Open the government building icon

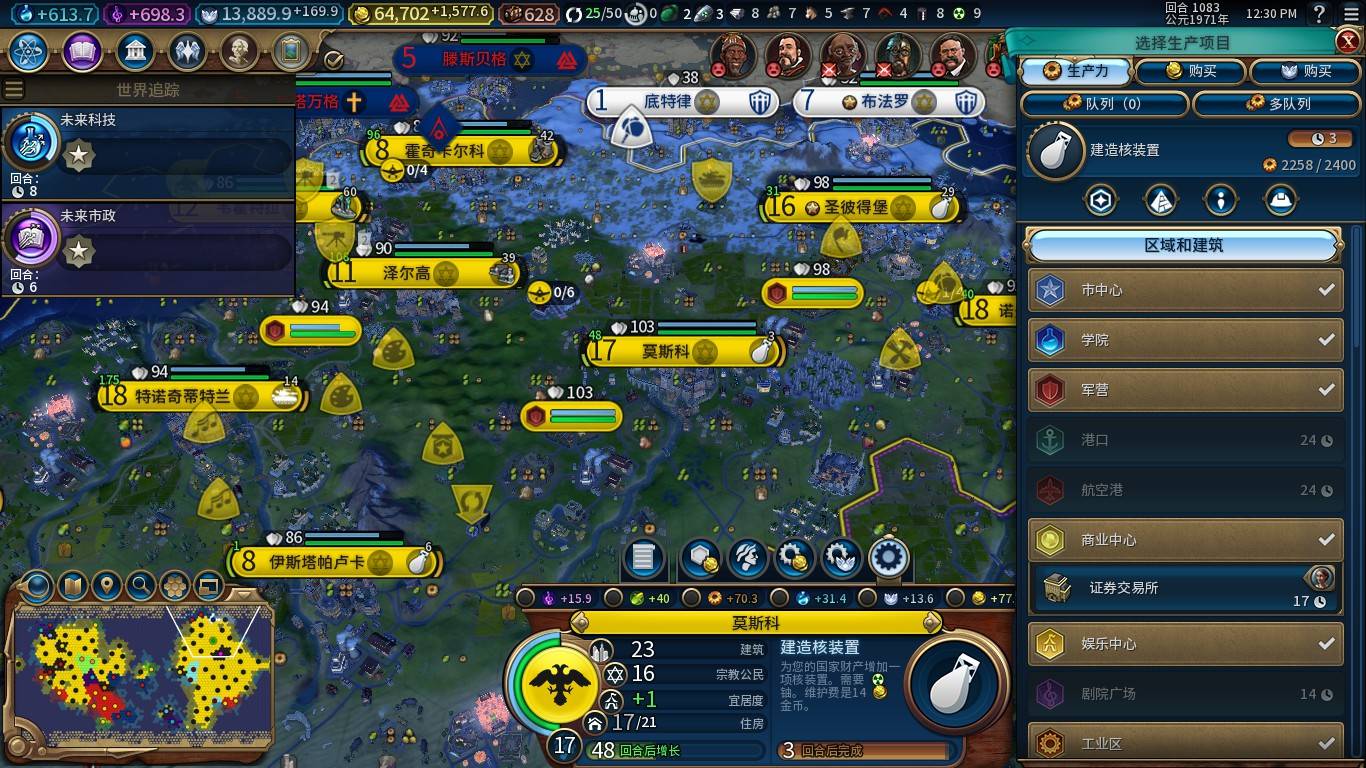pyautogui.click(x=135, y=51)
